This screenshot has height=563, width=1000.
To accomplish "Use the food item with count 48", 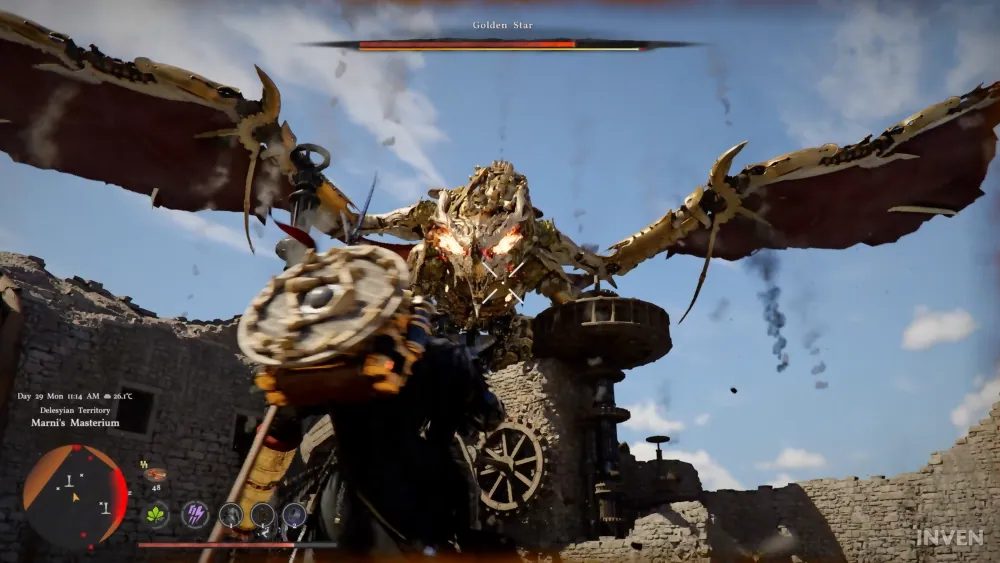I will 155,475.
